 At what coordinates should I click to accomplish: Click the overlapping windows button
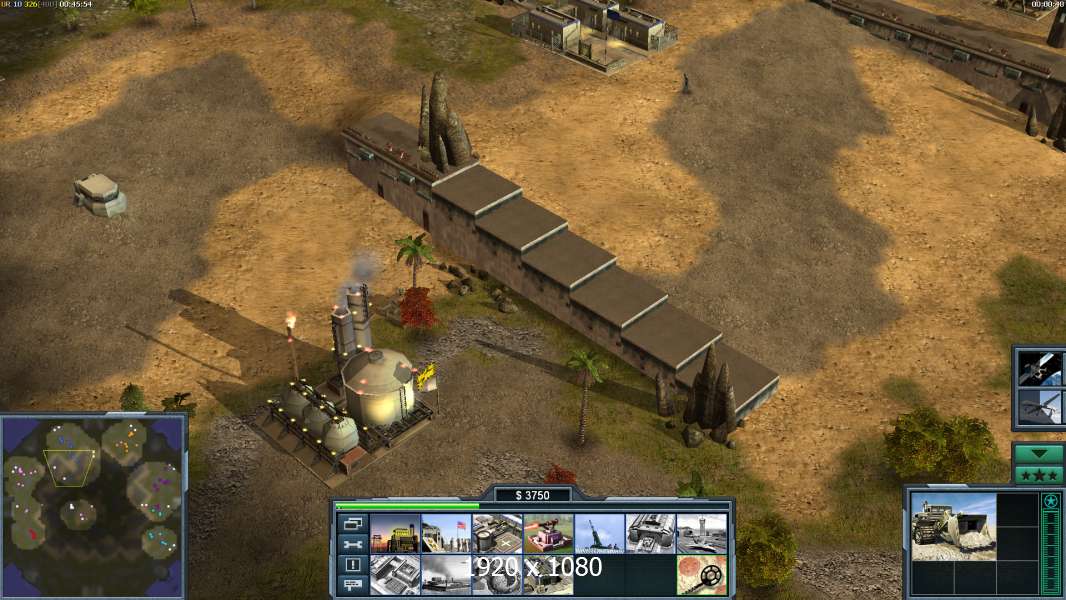click(353, 523)
